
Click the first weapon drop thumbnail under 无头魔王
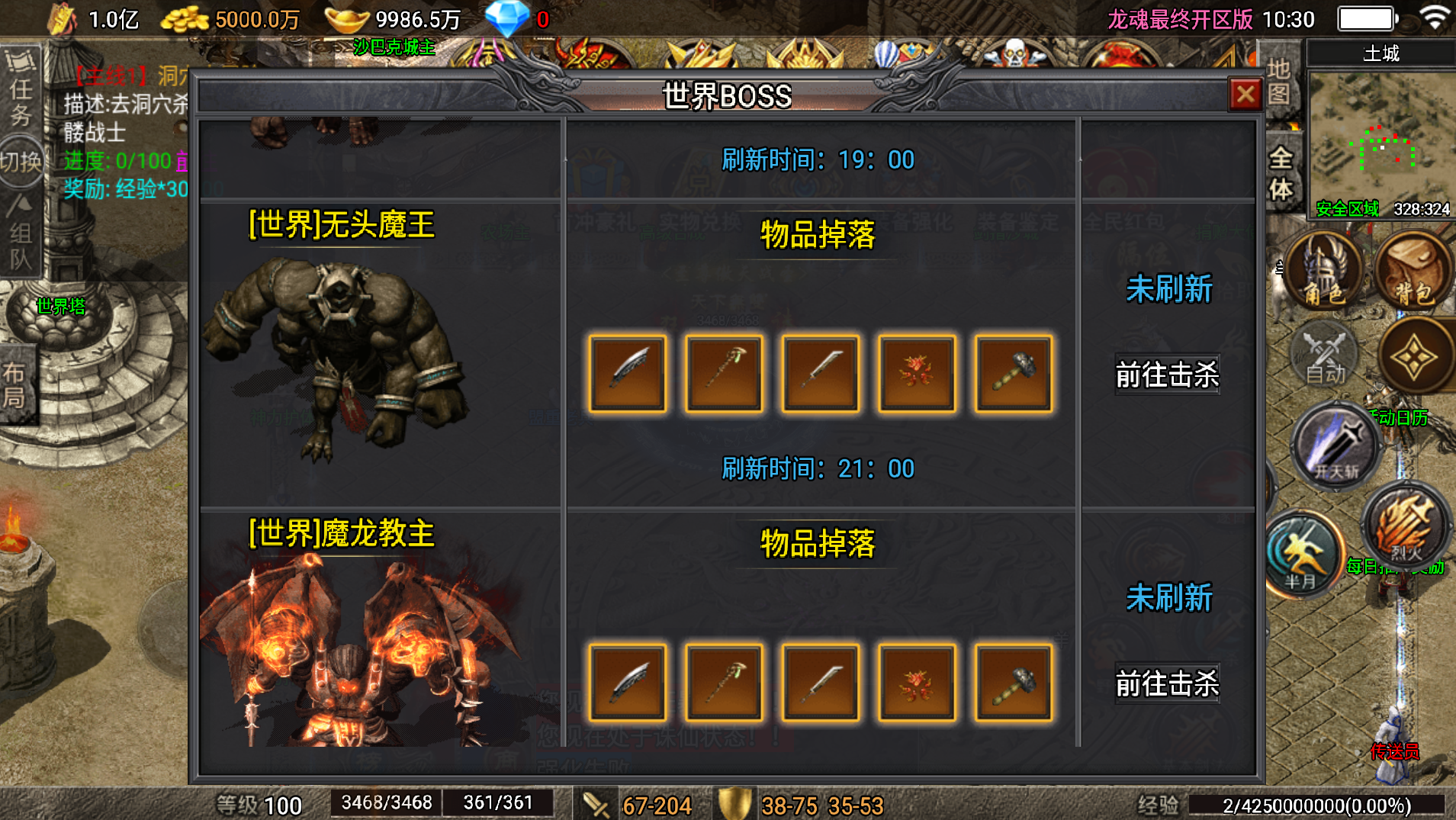(627, 373)
